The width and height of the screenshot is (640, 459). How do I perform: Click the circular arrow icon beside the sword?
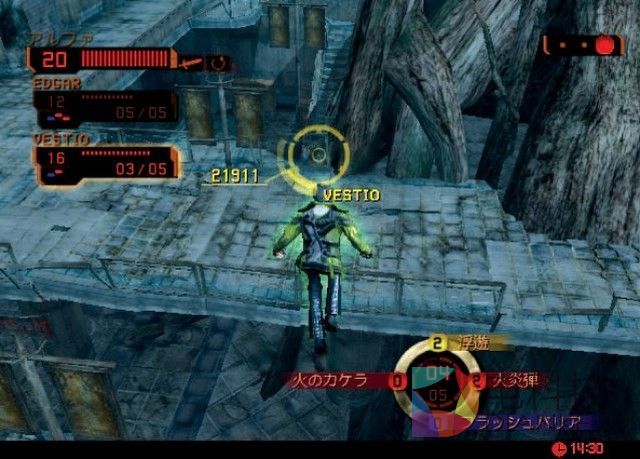coord(218,63)
